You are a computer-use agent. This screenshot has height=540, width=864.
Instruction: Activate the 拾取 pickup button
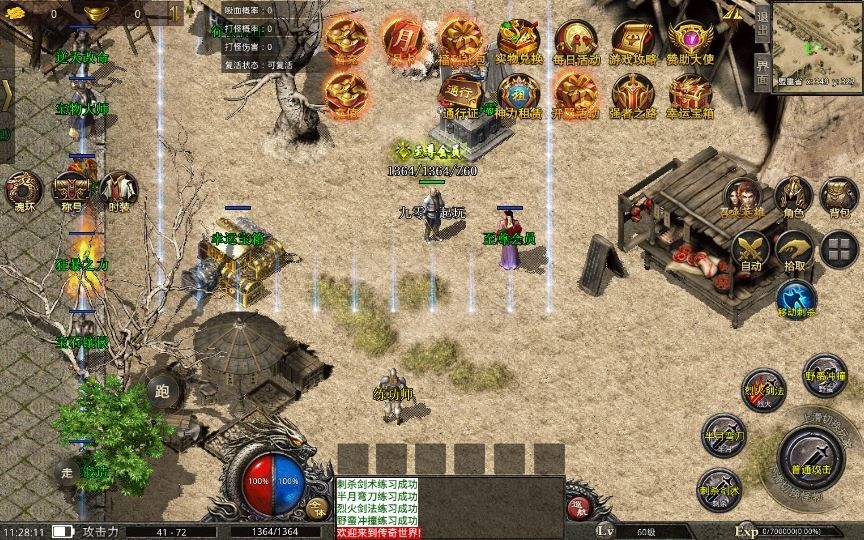[795, 250]
